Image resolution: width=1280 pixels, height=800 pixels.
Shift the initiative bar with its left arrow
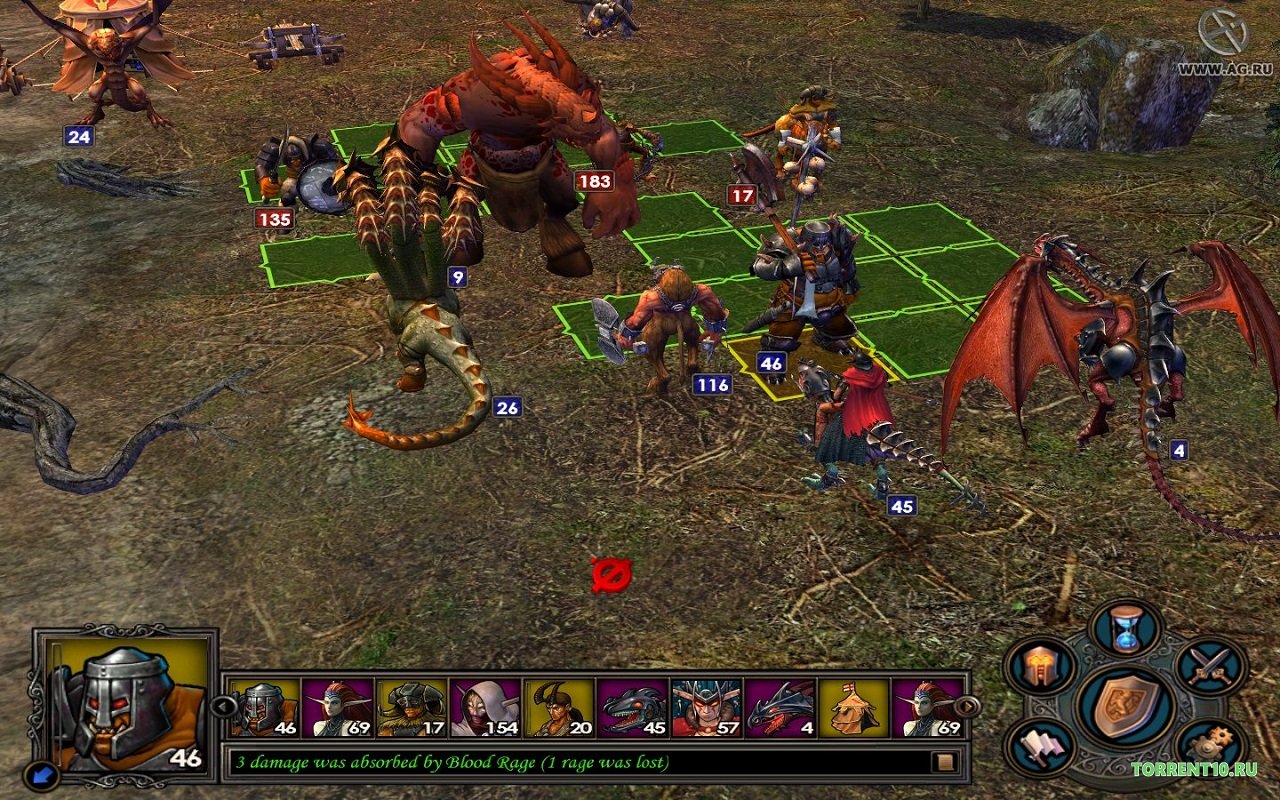[223, 707]
